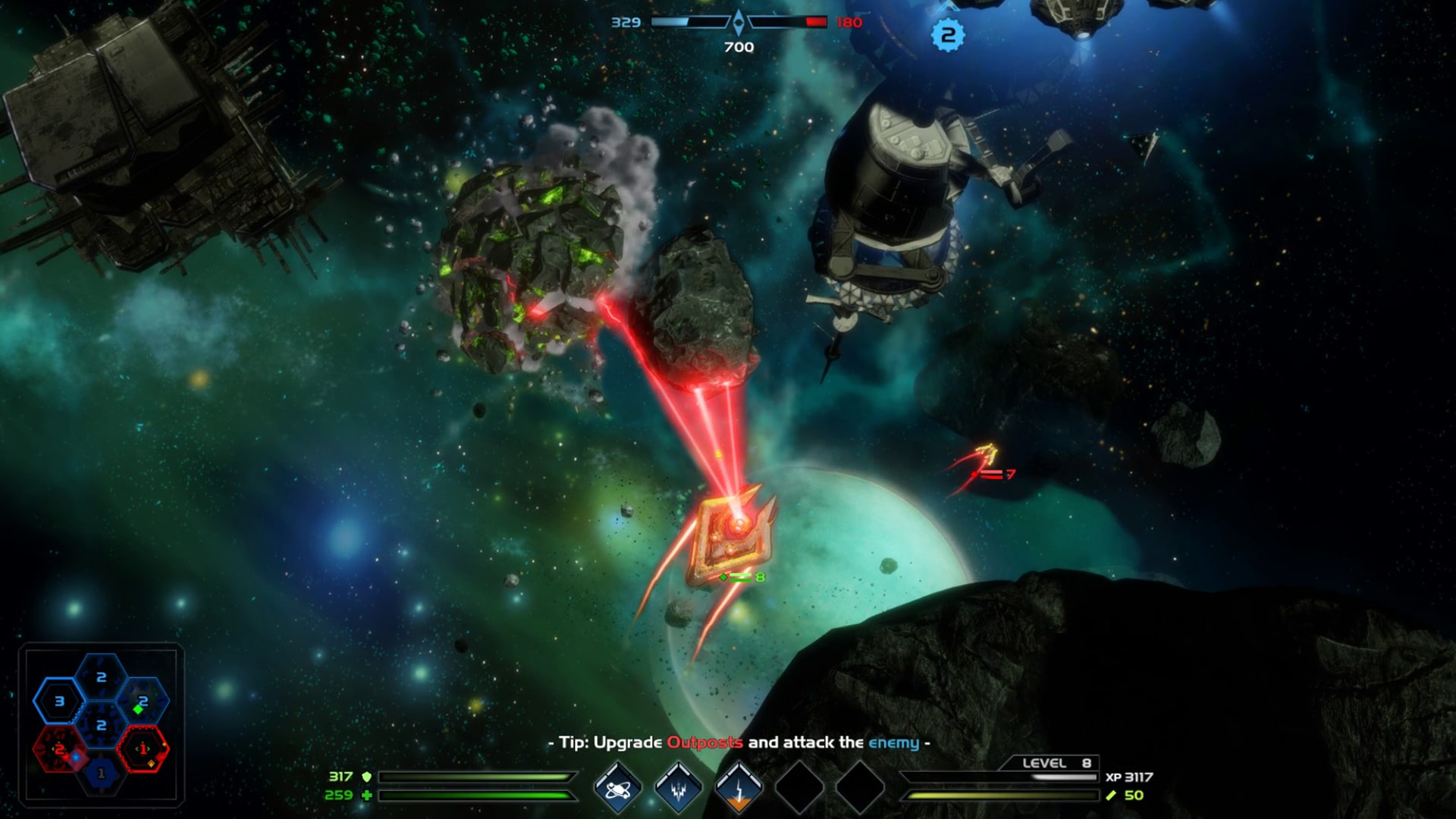Select the green diamond marker on the minimap
Viewport: 1456px width, 819px height.
pos(137,710)
